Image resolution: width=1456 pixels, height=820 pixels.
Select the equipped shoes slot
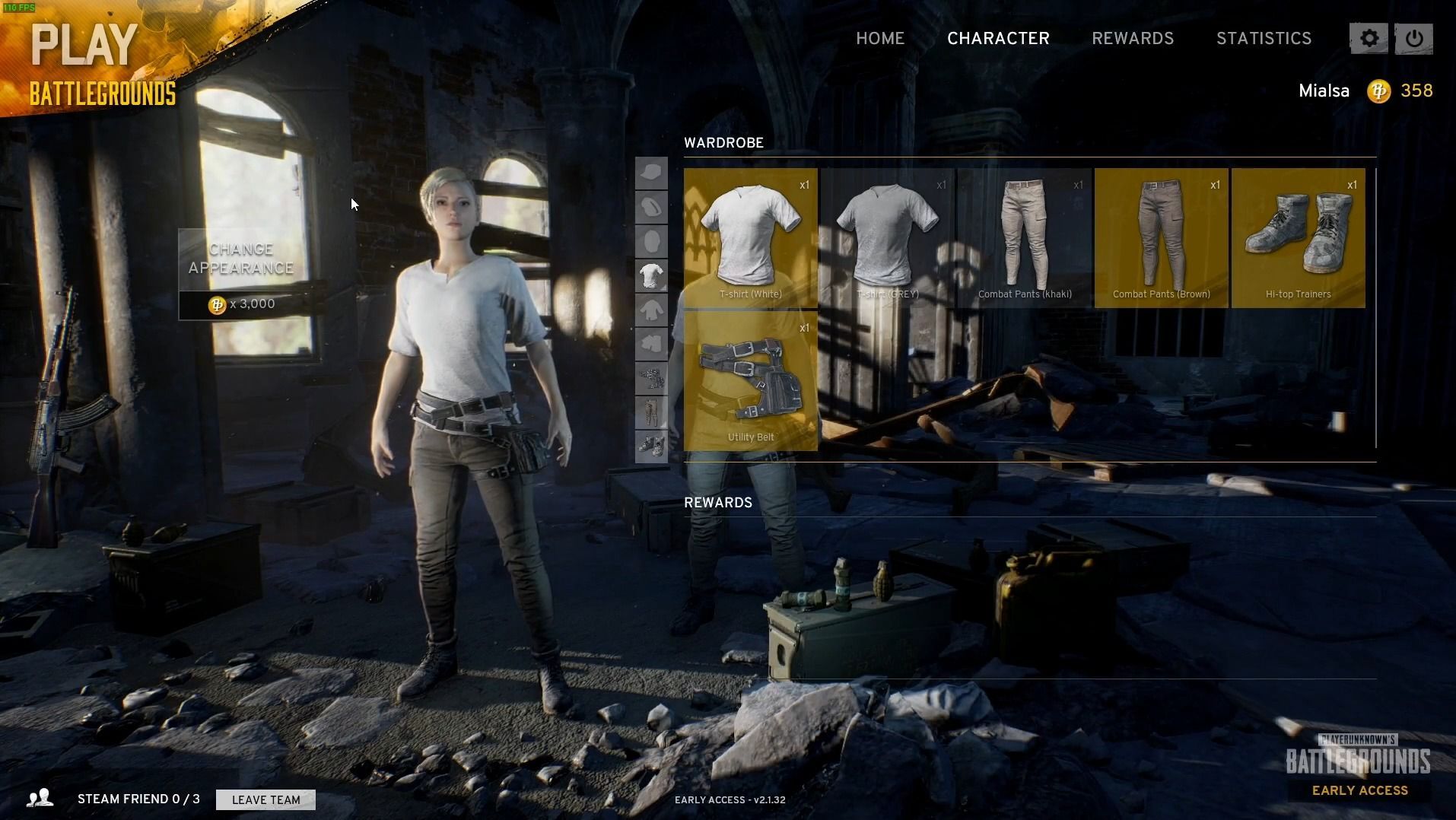pos(651,447)
